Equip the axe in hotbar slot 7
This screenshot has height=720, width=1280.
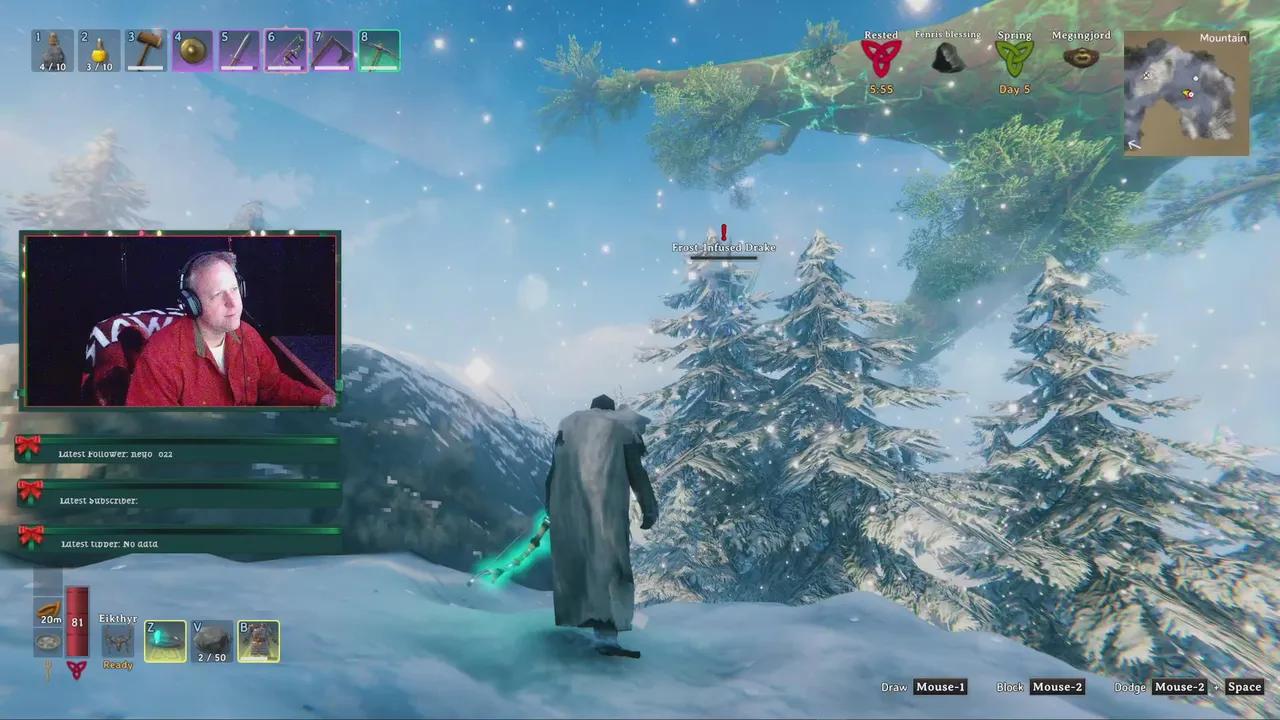click(332, 51)
